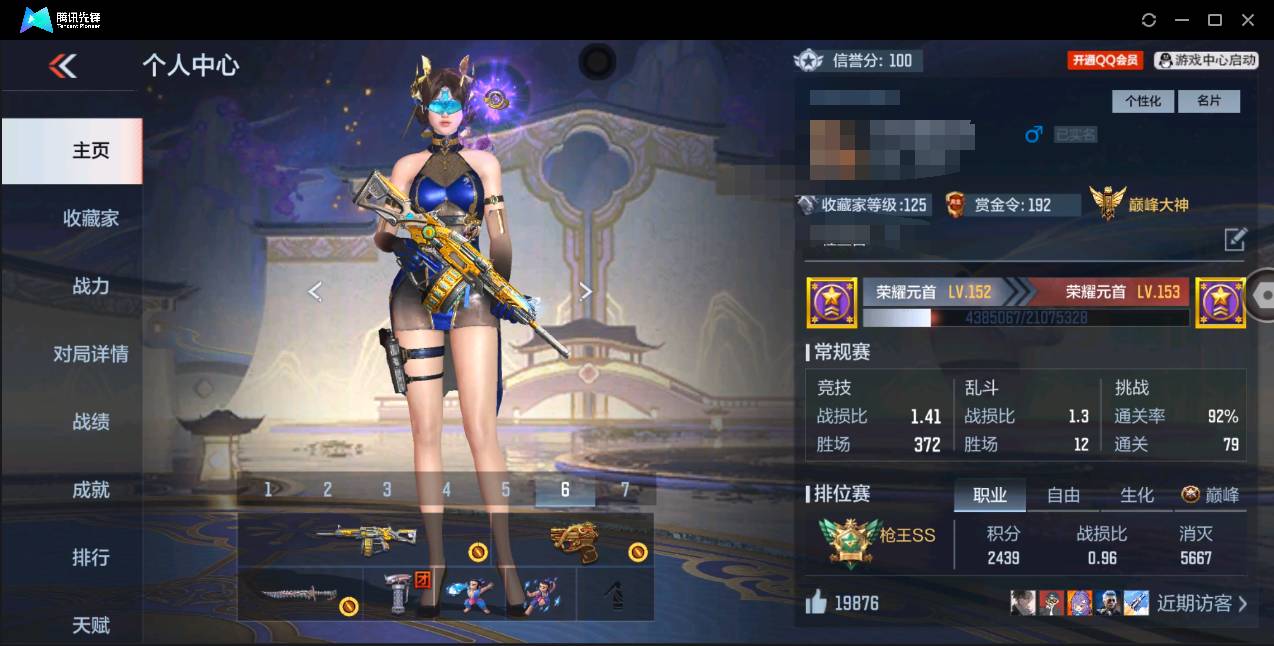
Task: View the 巅峰 ranked tab
Action: coord(1211,495)
